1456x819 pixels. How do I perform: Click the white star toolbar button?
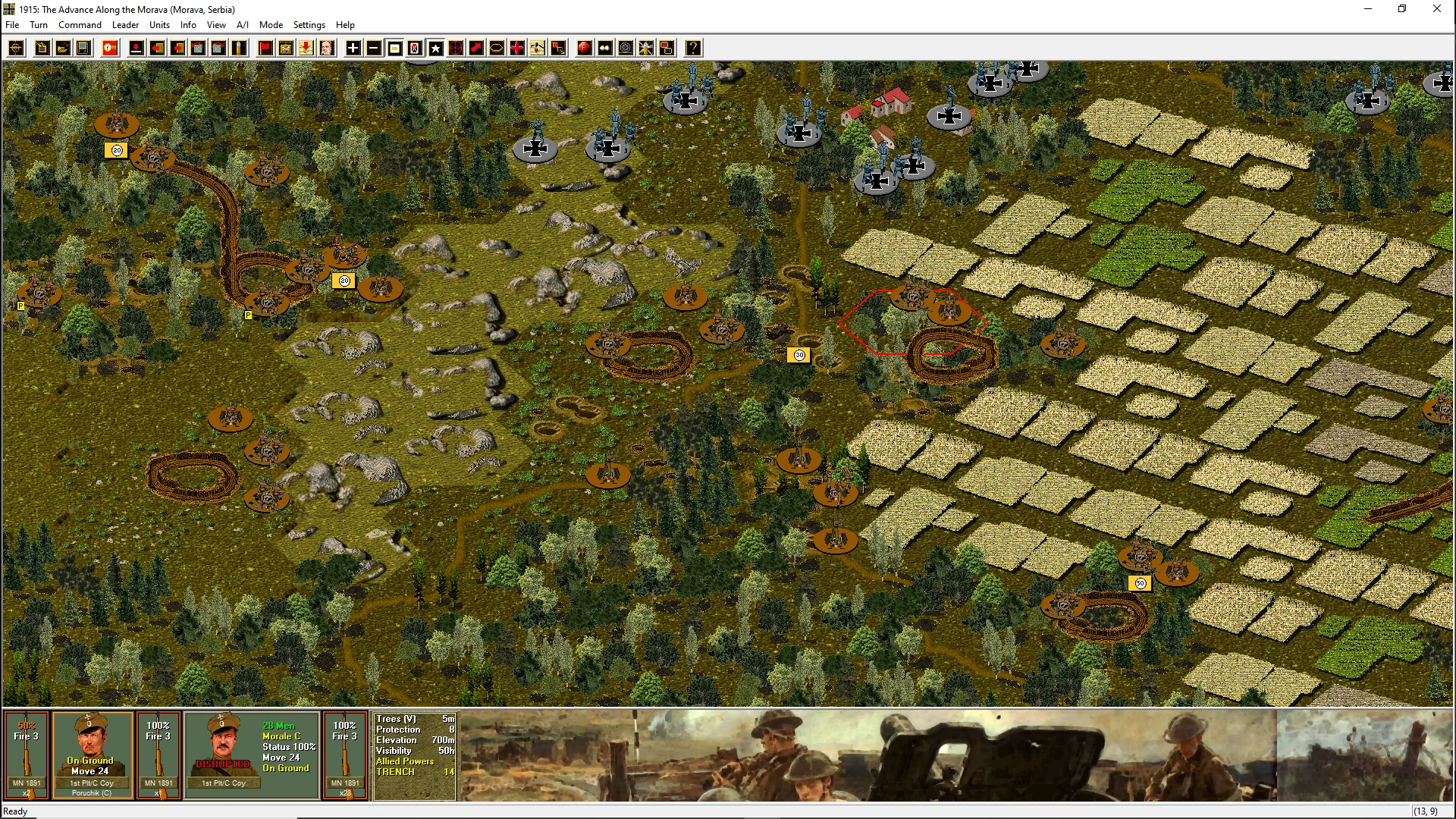click(x=436, y=49)
